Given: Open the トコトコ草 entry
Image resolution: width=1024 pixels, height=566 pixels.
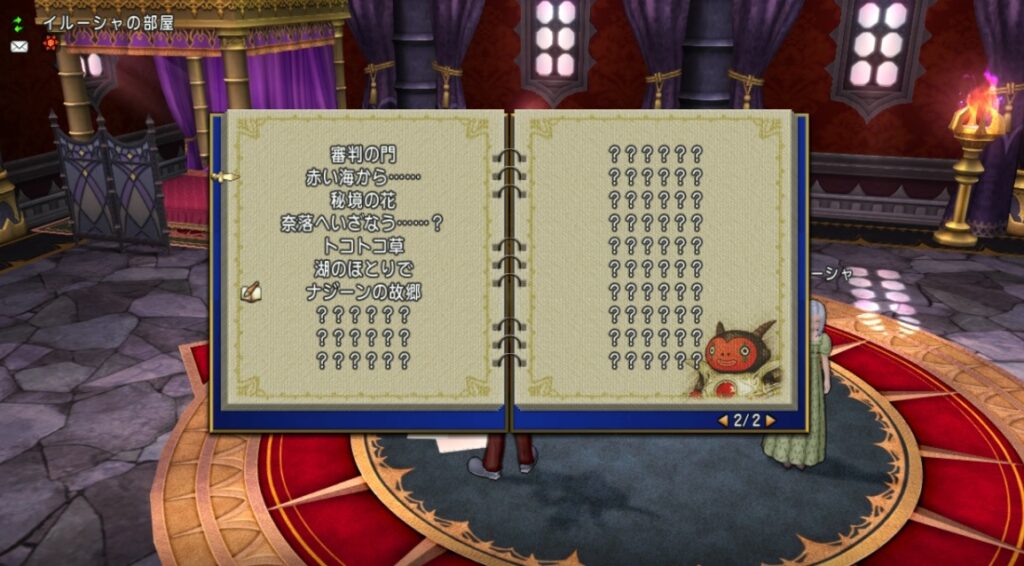Looking at the screenshot, I should (x=363, y=246).
